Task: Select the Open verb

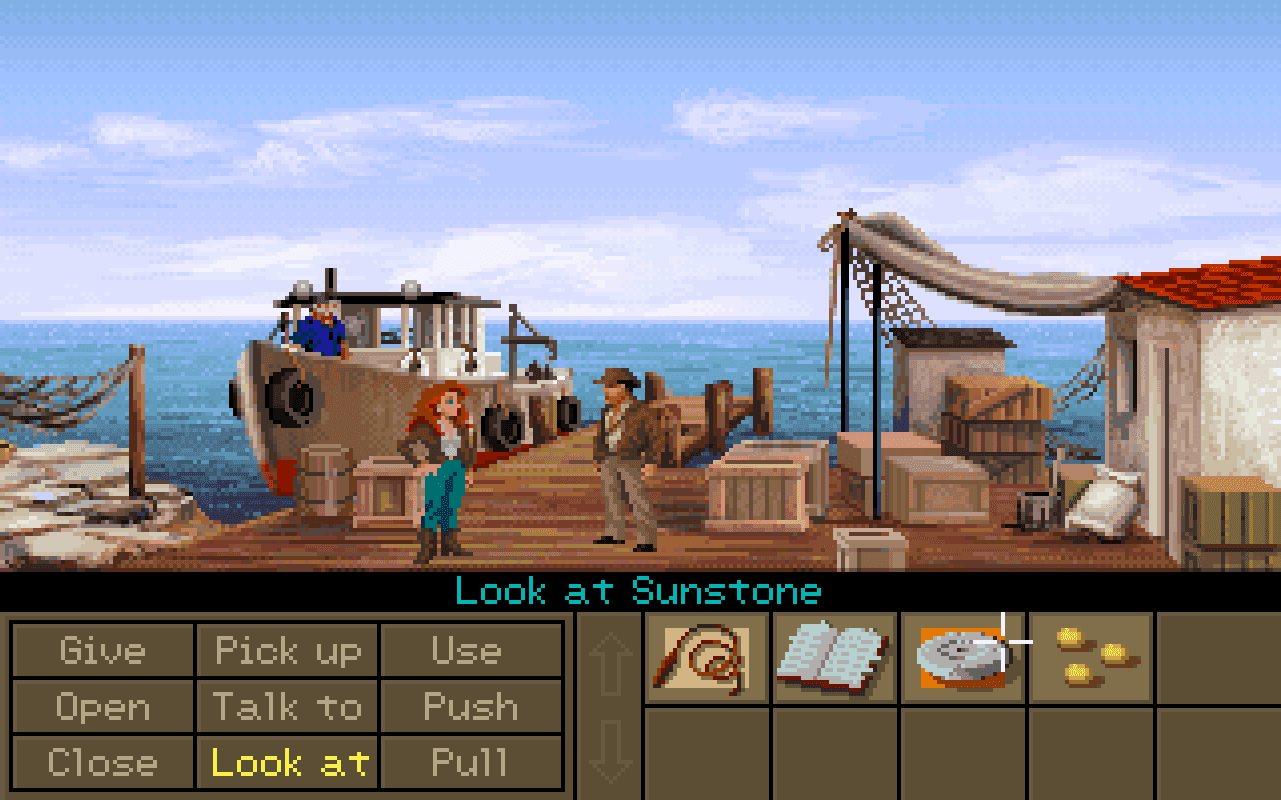Action: pos(104,708)
